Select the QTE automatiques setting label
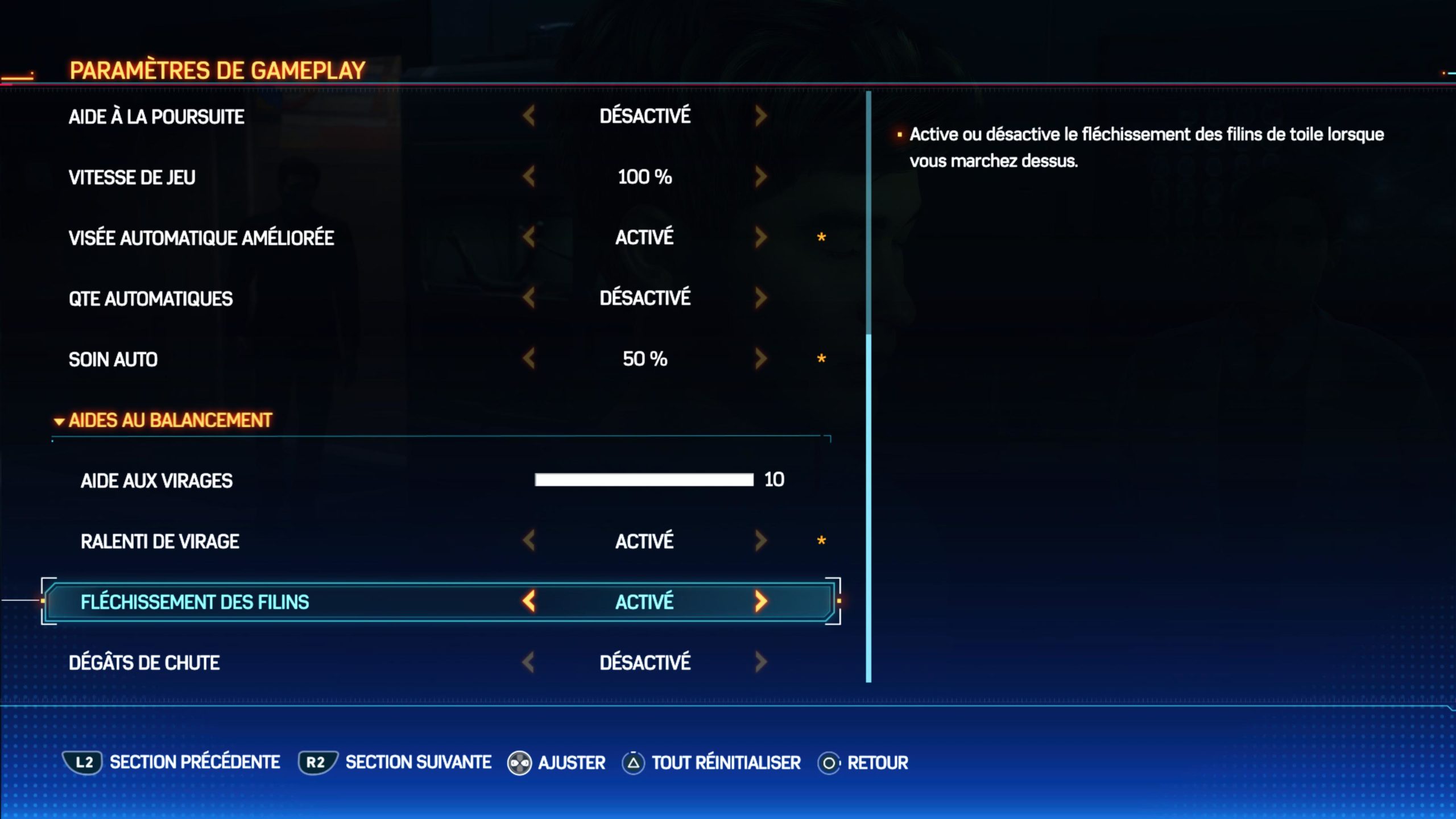The height and width of the screenshot is (819, 1456). tap(151, 299)
